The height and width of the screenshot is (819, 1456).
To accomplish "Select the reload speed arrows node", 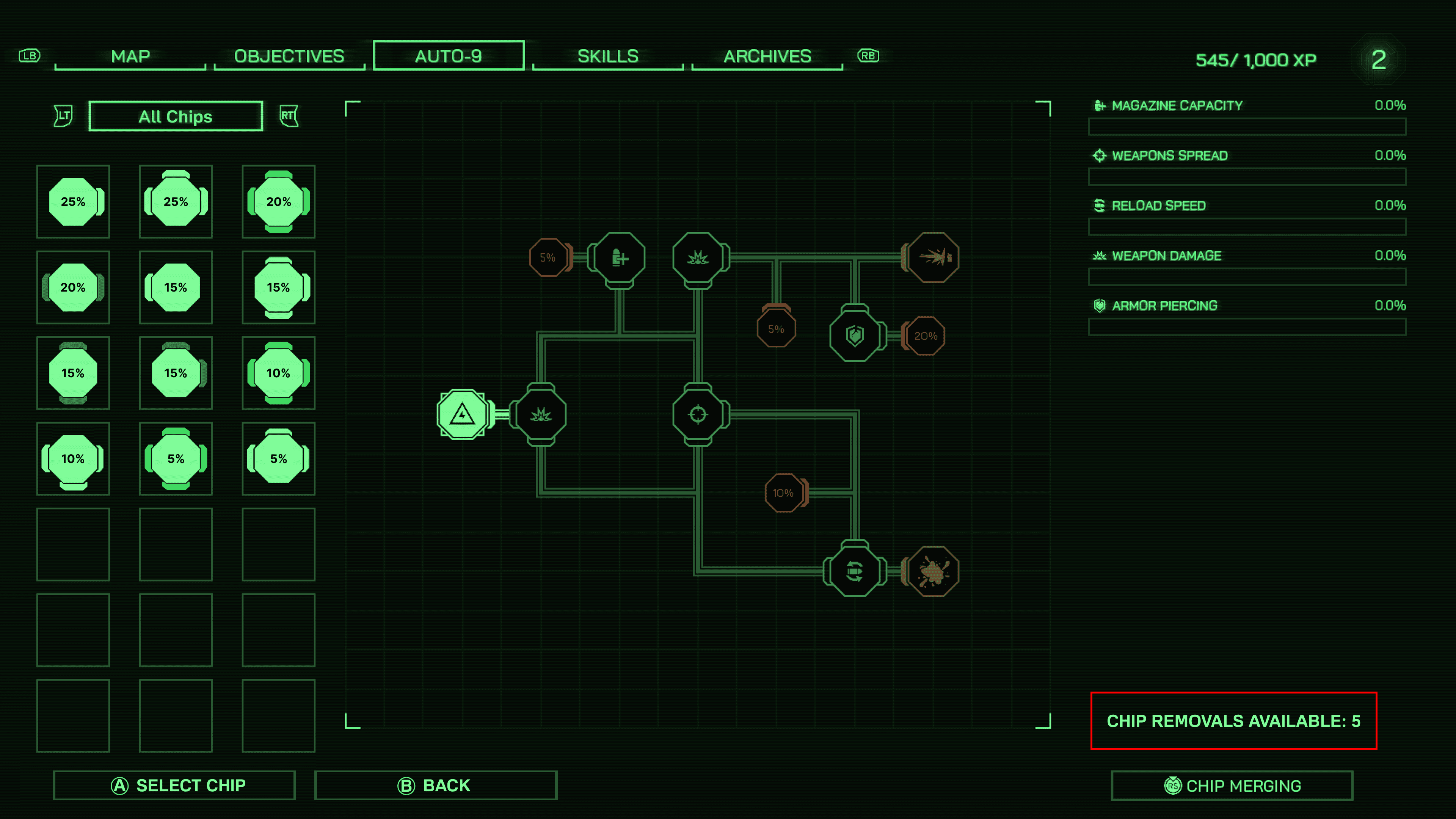I will 855,571.
